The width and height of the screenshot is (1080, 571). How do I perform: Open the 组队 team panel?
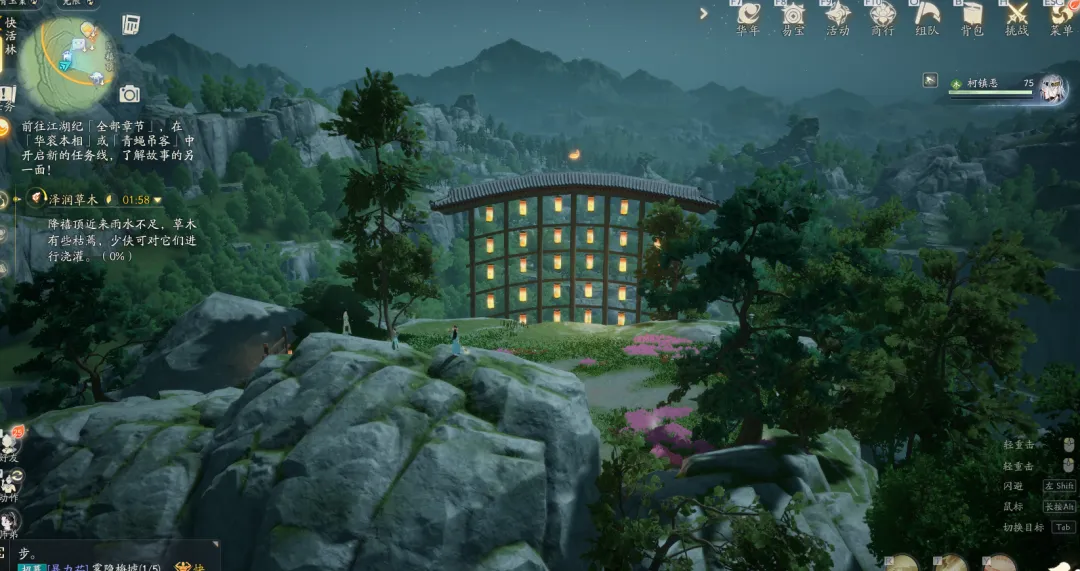(x=927, y=16)
